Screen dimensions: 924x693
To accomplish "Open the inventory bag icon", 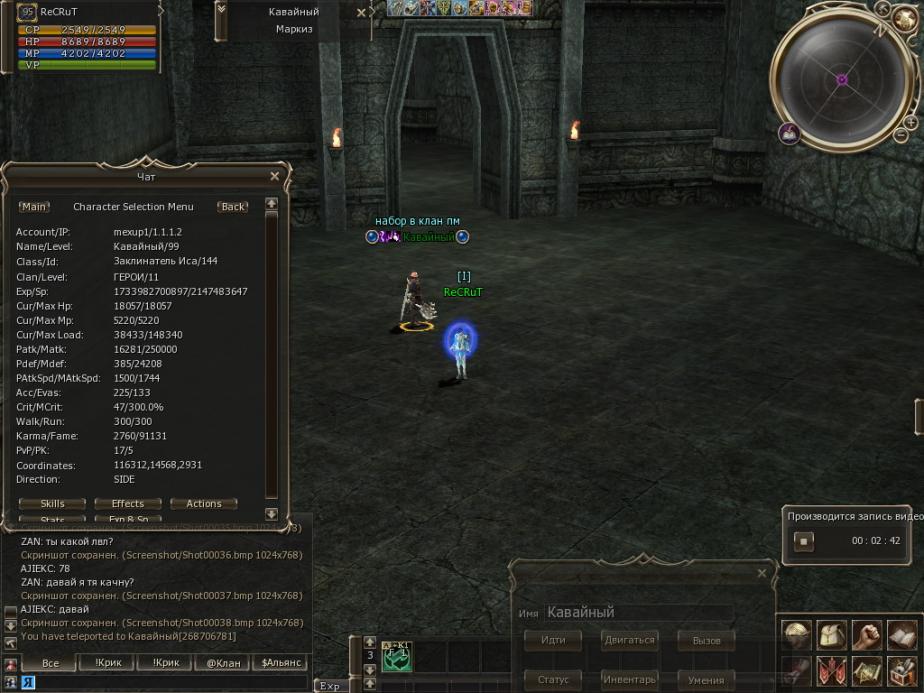I will (831, 635).
